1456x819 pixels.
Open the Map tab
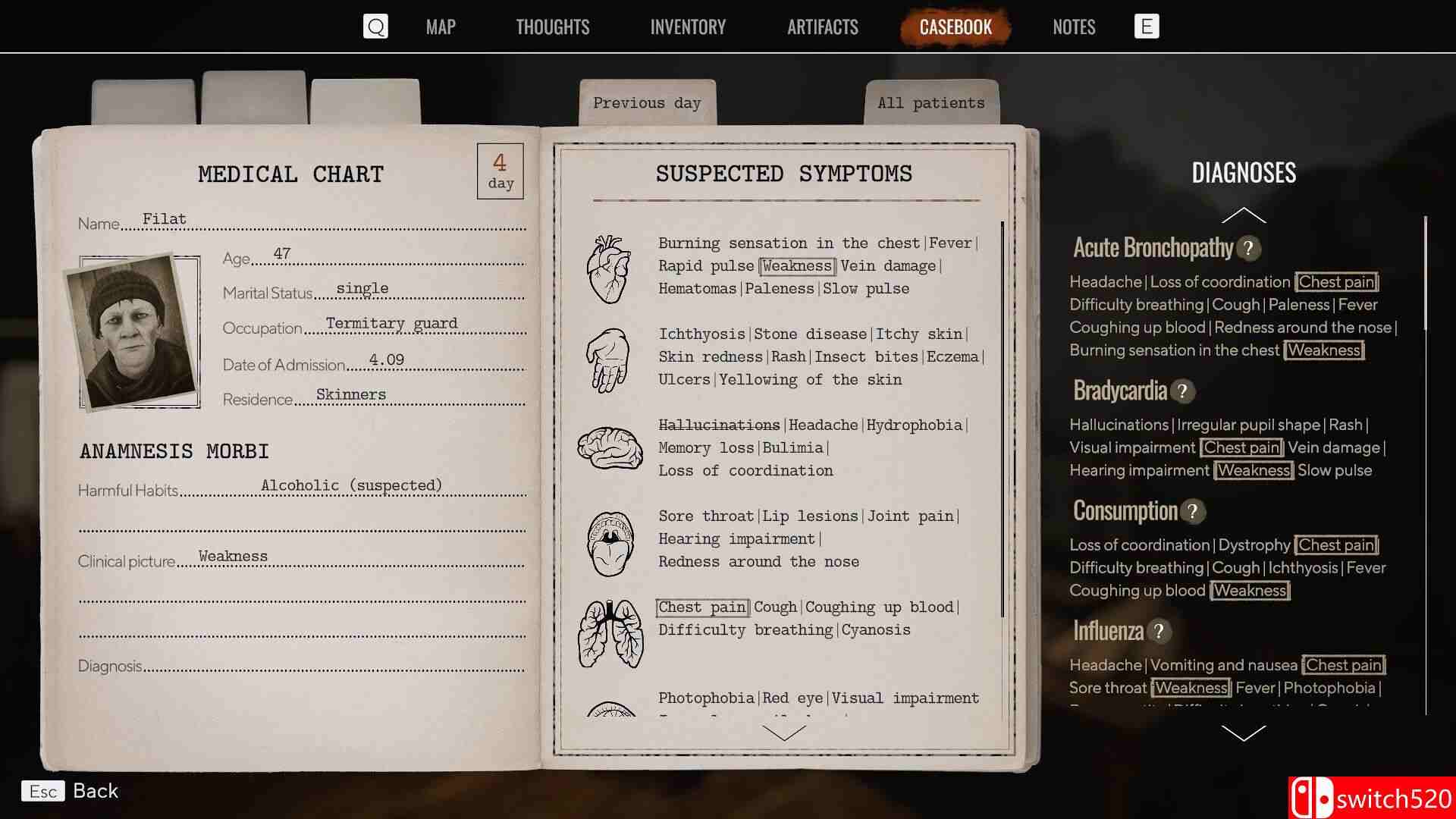pos(441,27)
